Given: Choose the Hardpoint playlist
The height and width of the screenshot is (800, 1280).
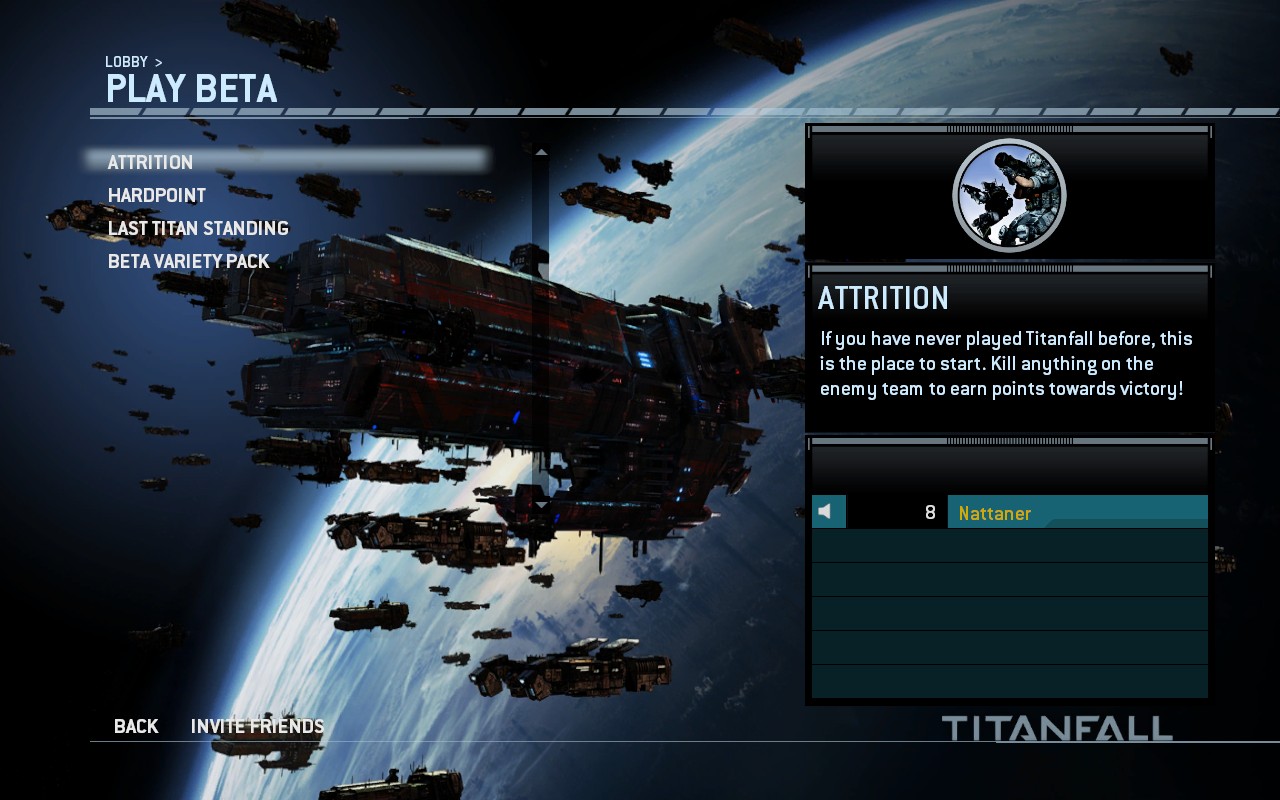Looking at the screenshot, I should (x=157, y=195).
